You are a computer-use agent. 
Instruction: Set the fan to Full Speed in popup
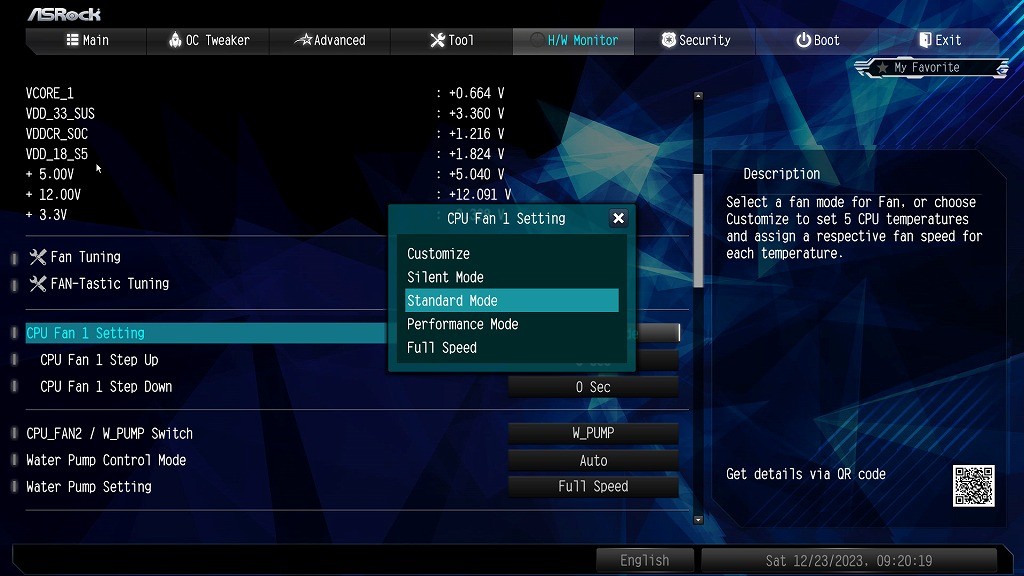442,348
